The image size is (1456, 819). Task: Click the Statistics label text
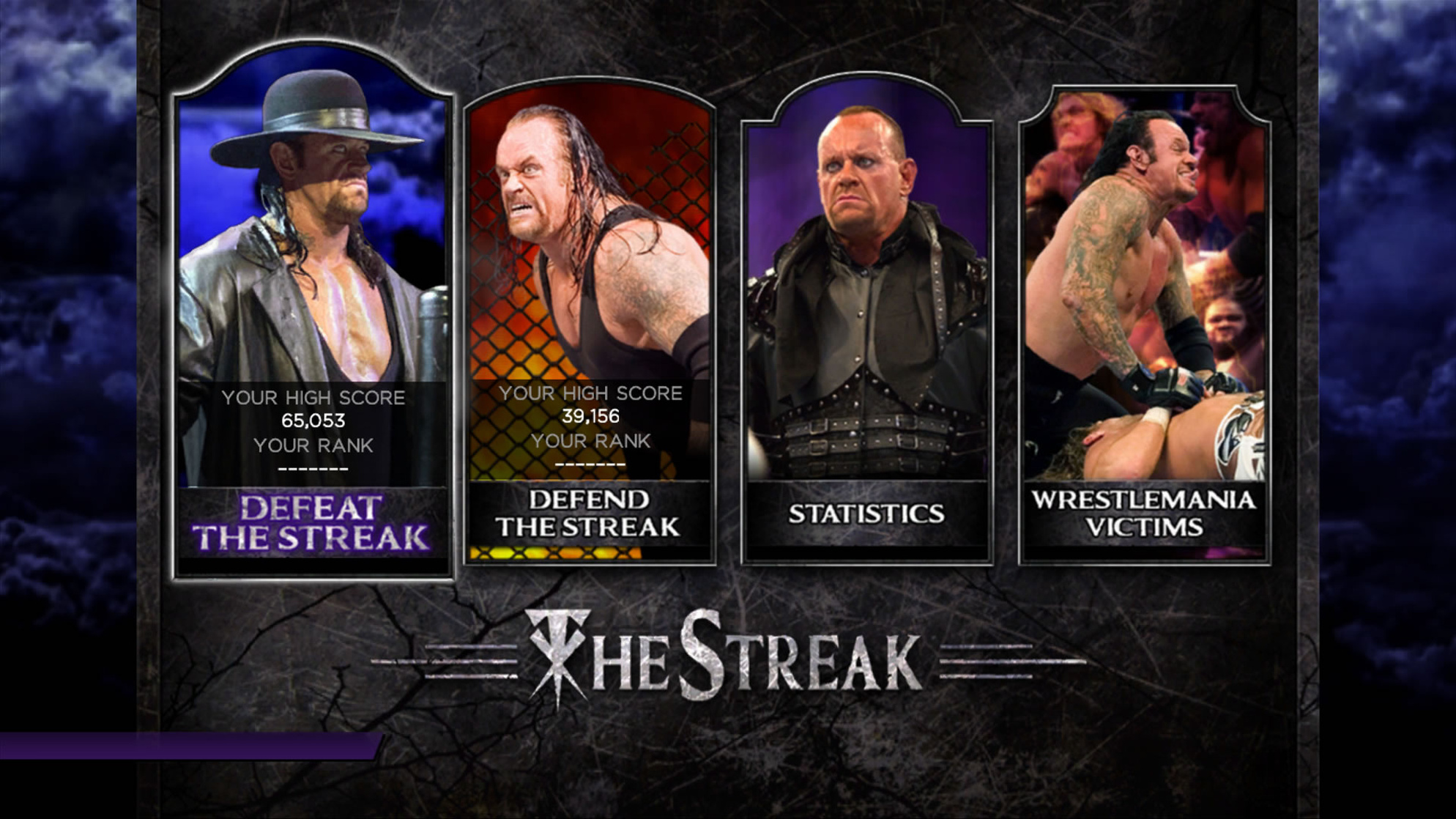point(866,514)
